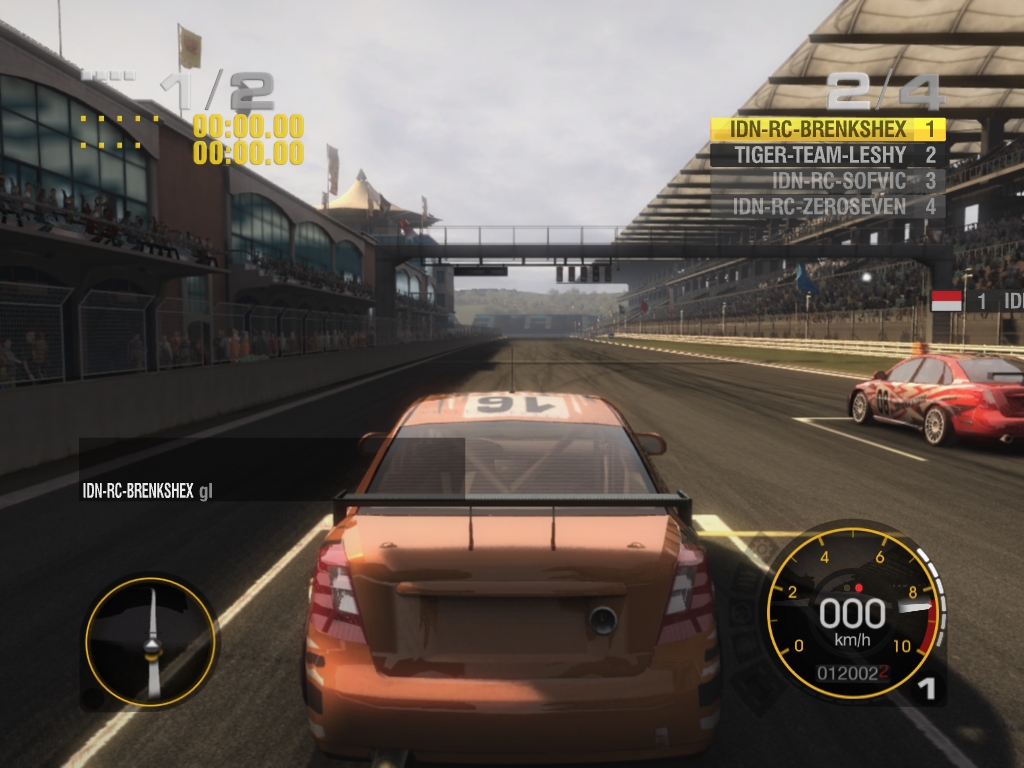Select IDN-RC-BRENKSHEX in the standings list
1024x768 pixels.
[827, 129]
